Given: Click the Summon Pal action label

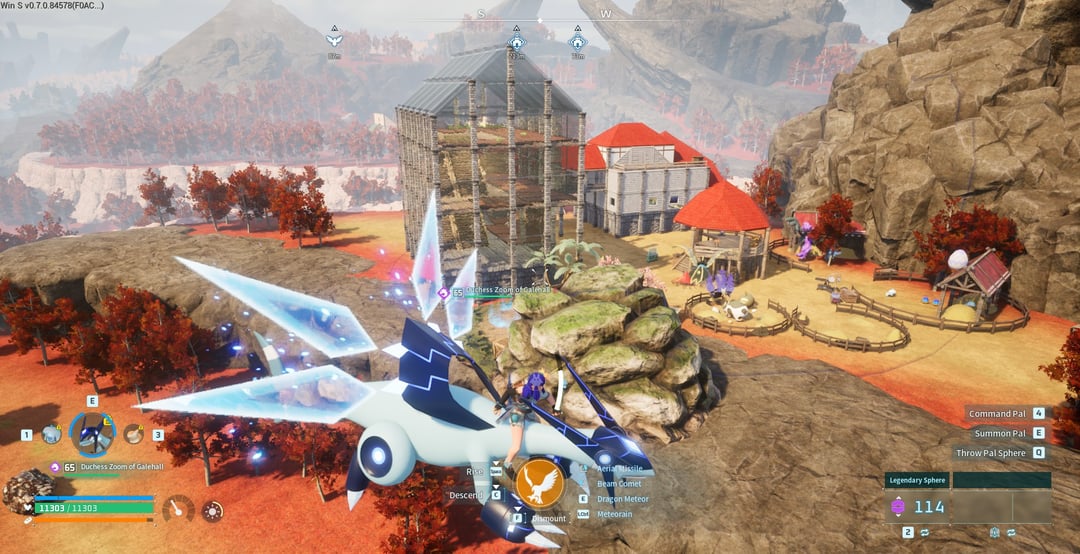Looking at the screenshot, I should [1000, 433].
